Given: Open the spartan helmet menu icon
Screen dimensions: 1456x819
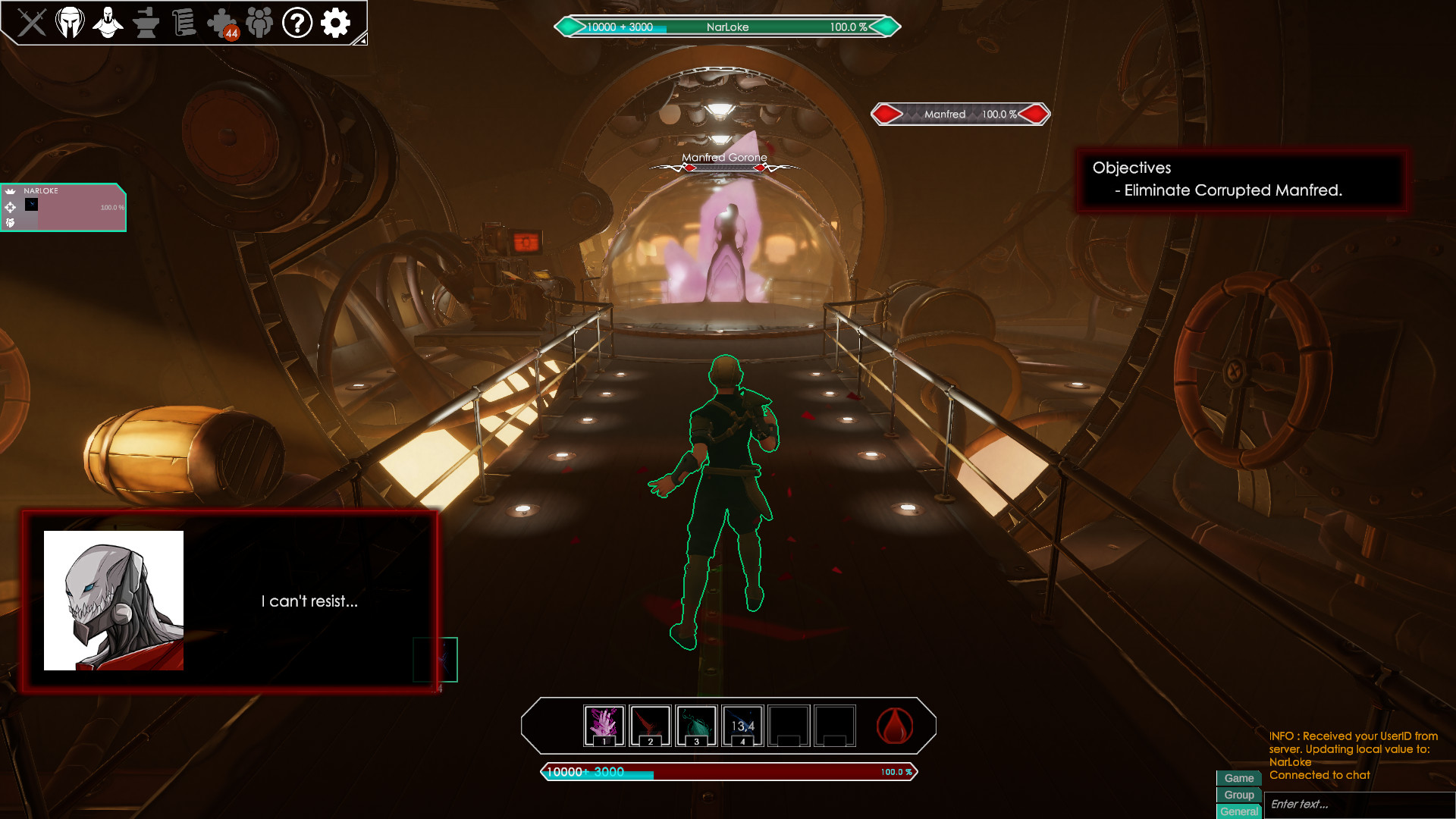Looking at the screenshot, I should coord(70,23).
